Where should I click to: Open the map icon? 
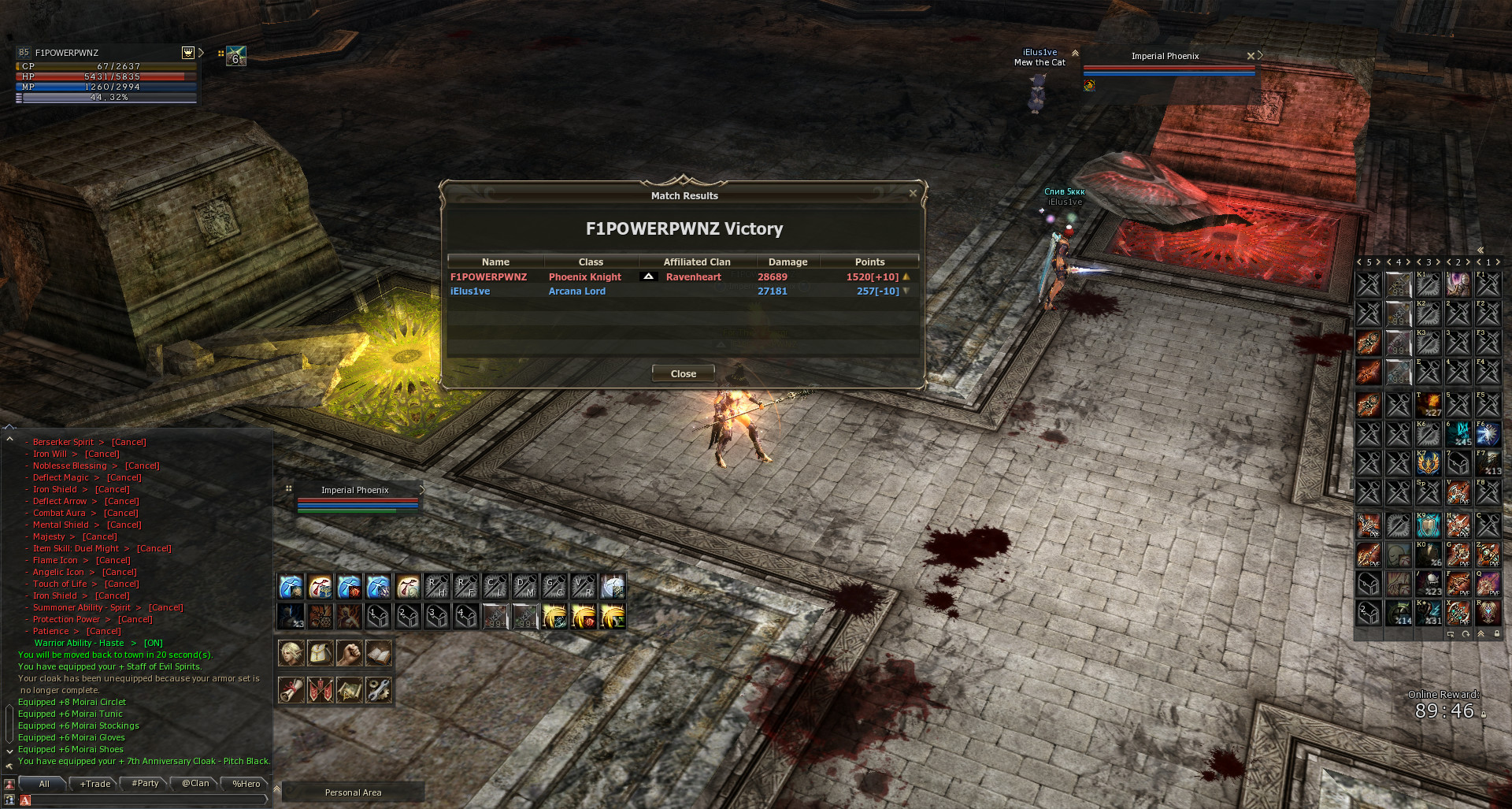tap(349, 690)
